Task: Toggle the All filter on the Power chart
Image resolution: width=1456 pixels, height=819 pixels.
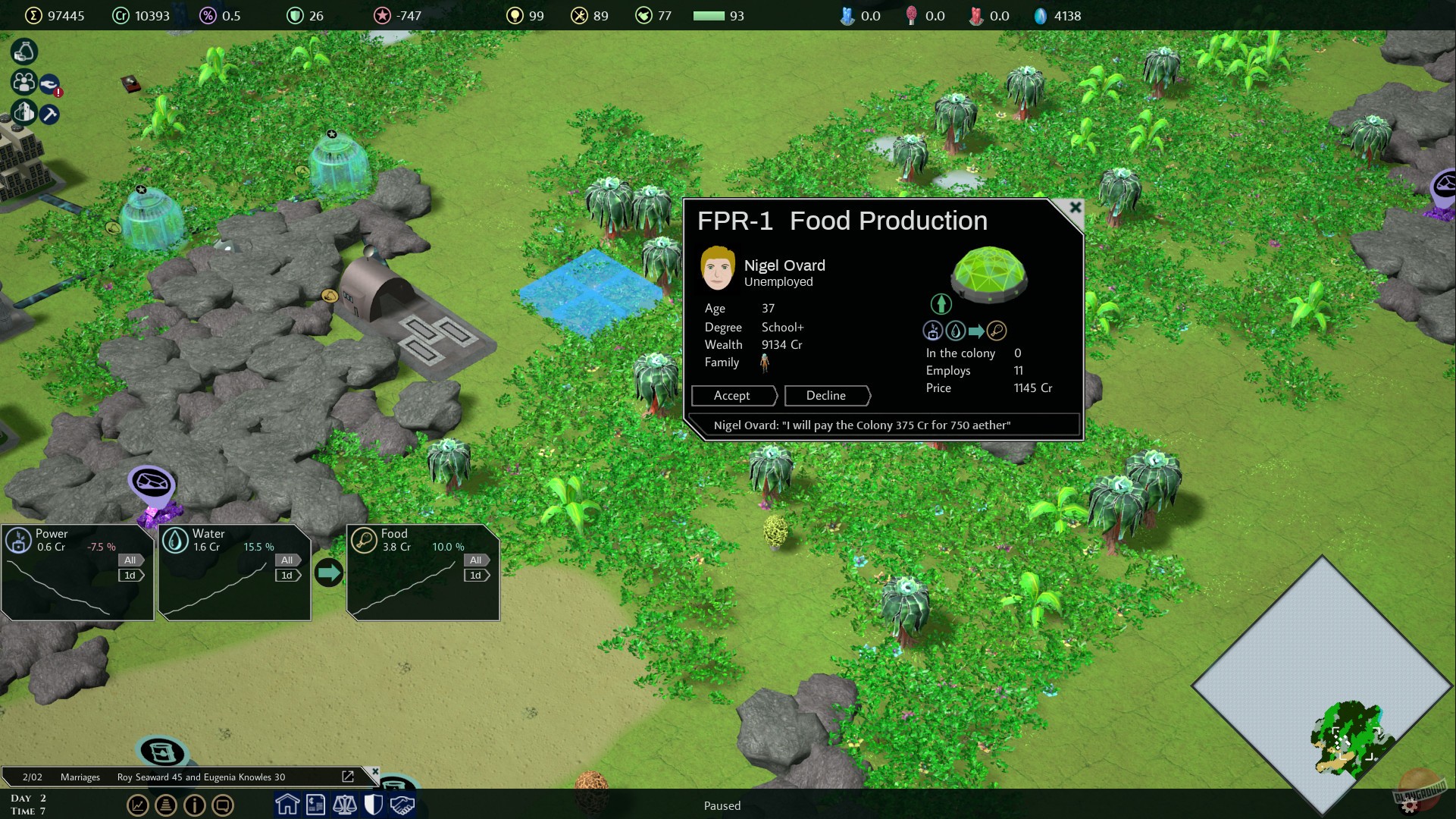Action: [x=130, y=560]
